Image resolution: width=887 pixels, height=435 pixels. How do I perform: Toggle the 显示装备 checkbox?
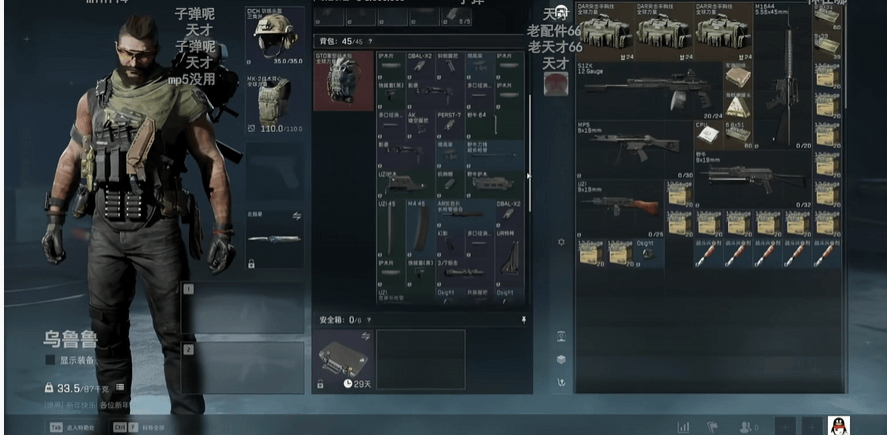[x=50, y=360]
